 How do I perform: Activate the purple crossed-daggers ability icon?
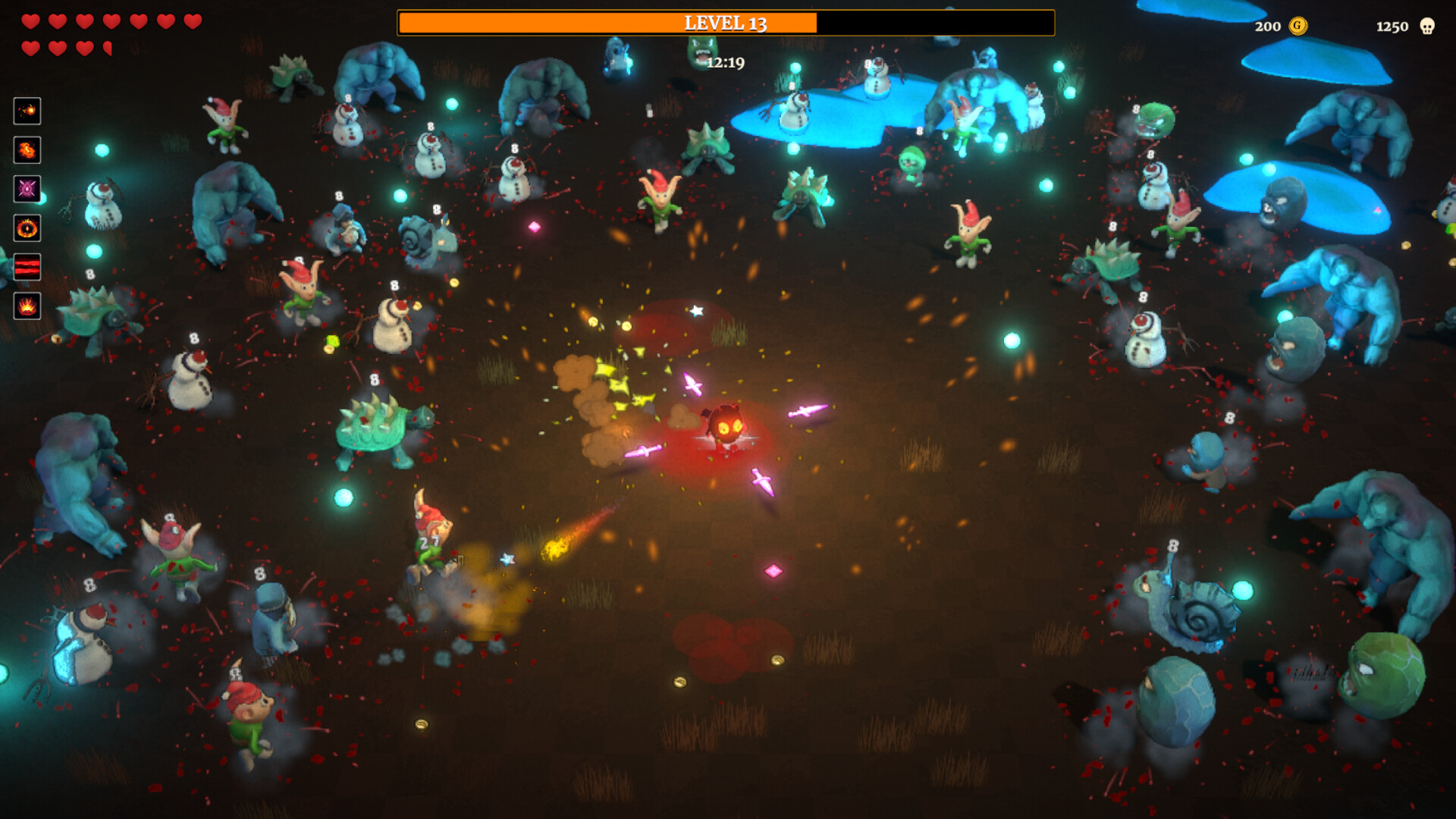(27, 188)
